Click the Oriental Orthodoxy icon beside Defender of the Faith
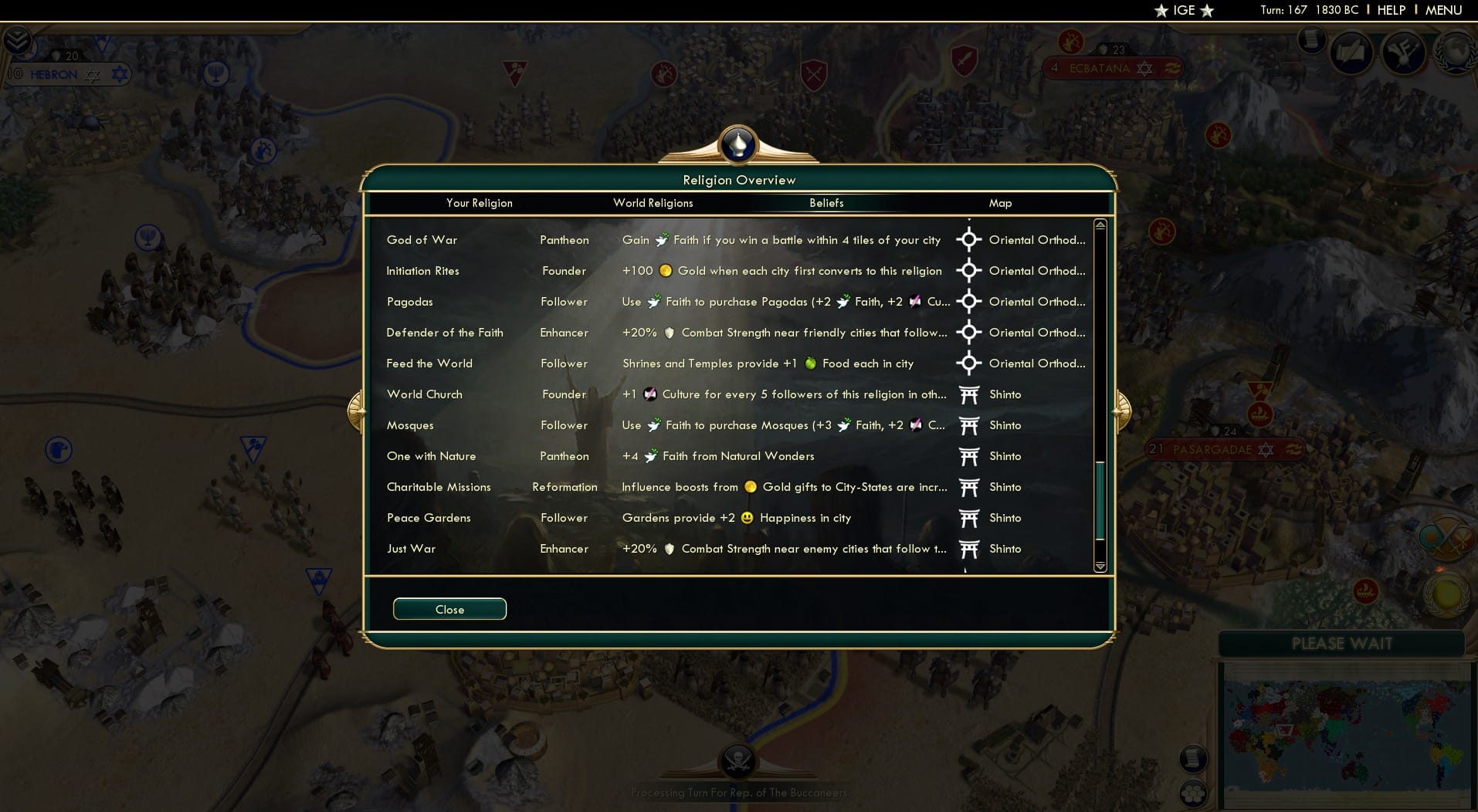This screenshot has width=1478, height=812. tap(970, 333)
